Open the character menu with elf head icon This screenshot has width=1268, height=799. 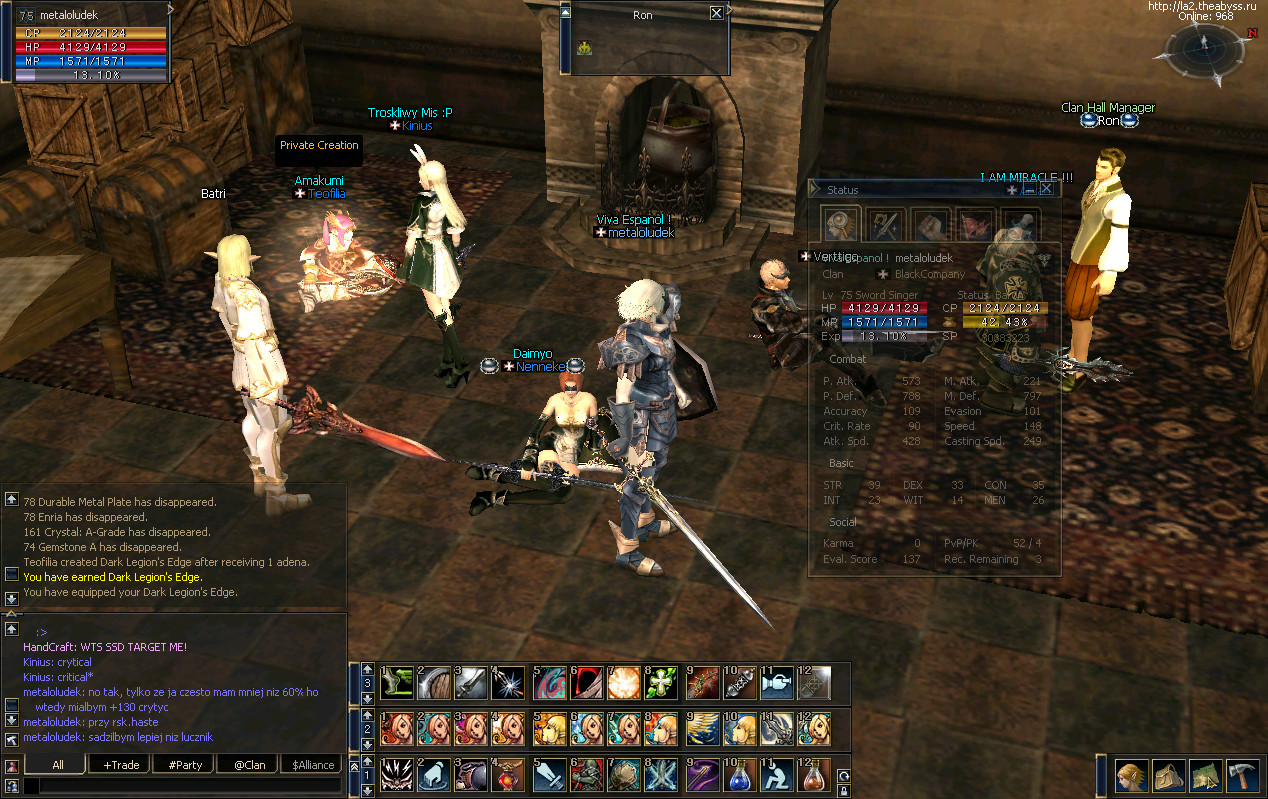click(x=1132, y=776)
